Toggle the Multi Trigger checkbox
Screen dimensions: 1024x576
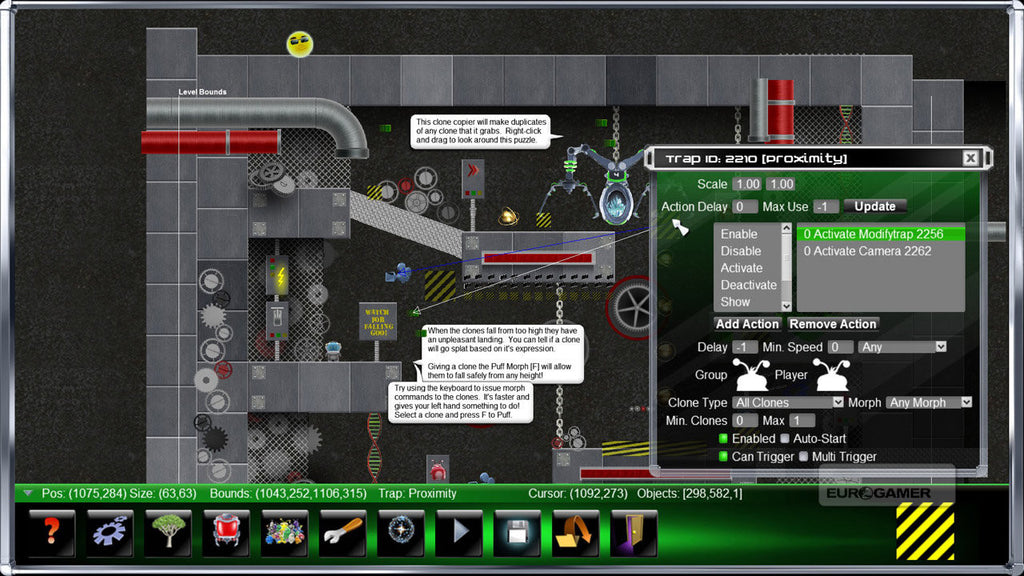click(x=804, y=457)
